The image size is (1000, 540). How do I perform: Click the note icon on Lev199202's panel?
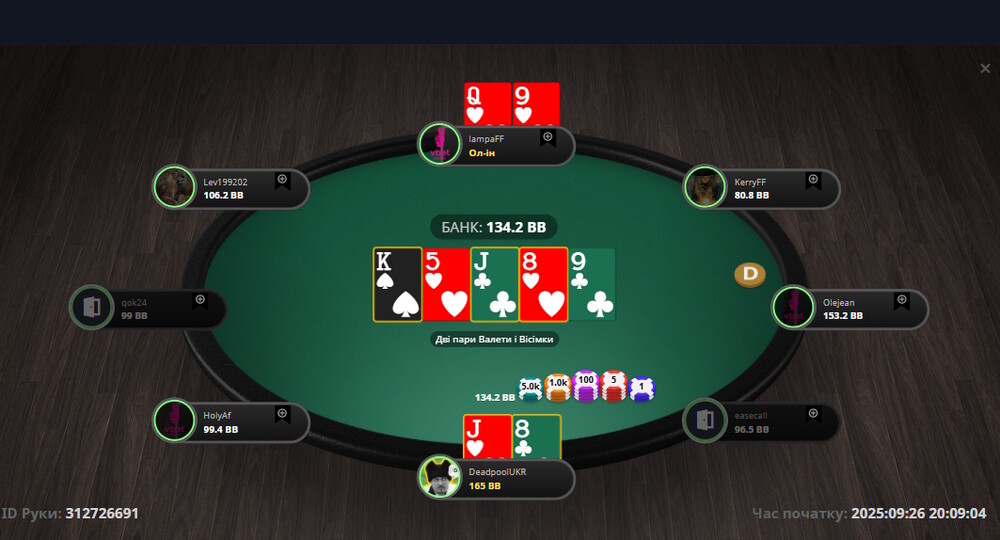(x=282, y=180)
